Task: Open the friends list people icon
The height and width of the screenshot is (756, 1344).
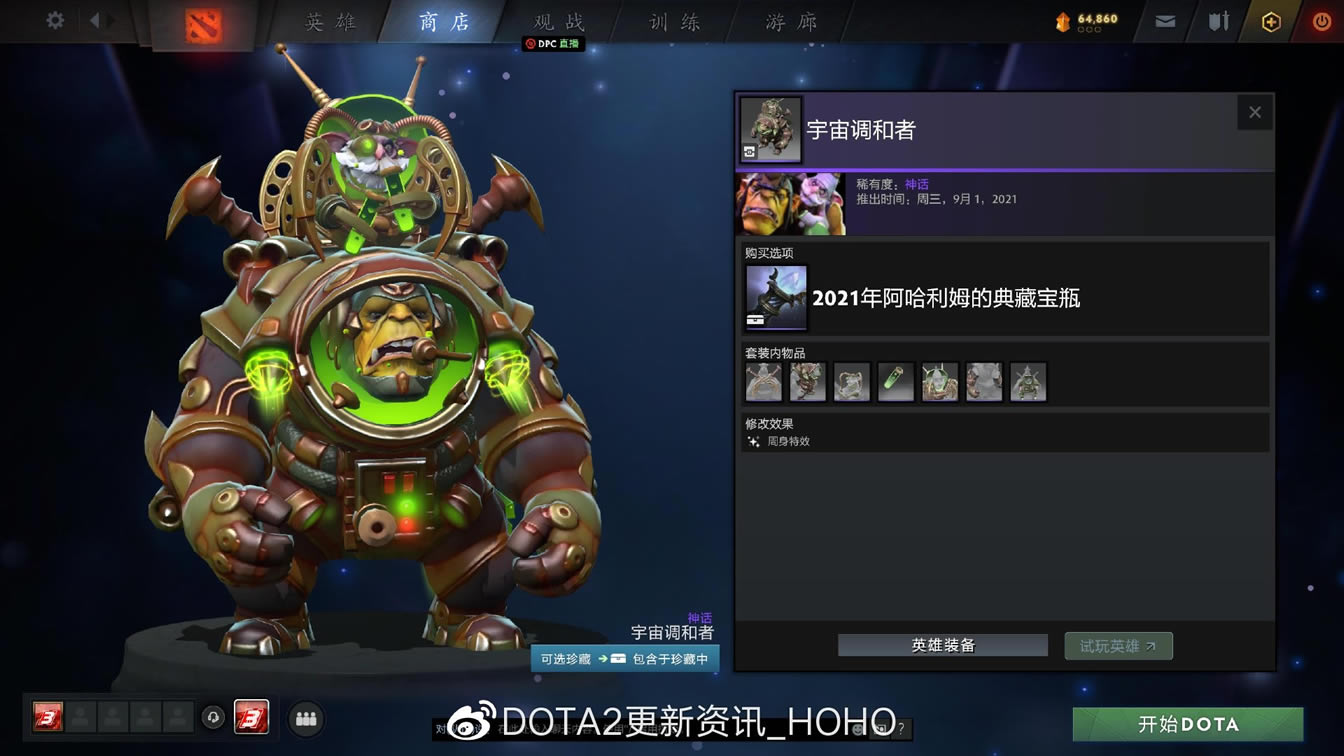Action: pyautogui.click(x=306, y=719)
